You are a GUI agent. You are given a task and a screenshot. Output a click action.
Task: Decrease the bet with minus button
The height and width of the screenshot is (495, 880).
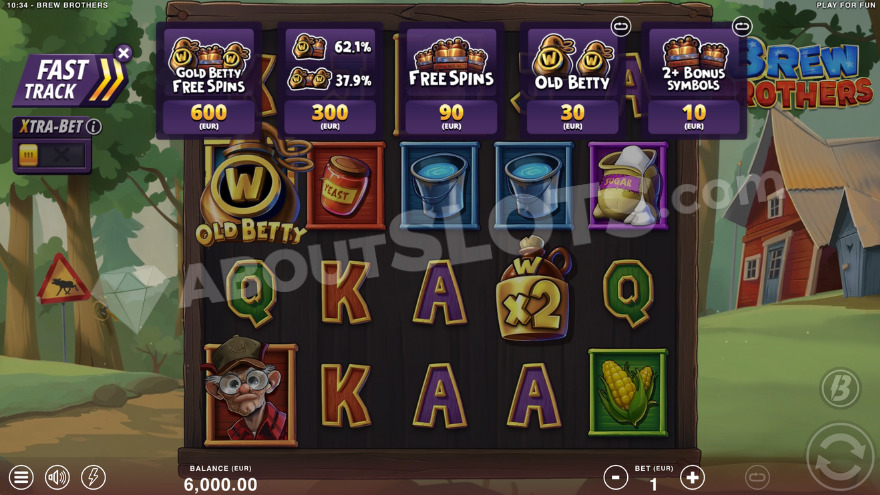[x=616, y=477]
